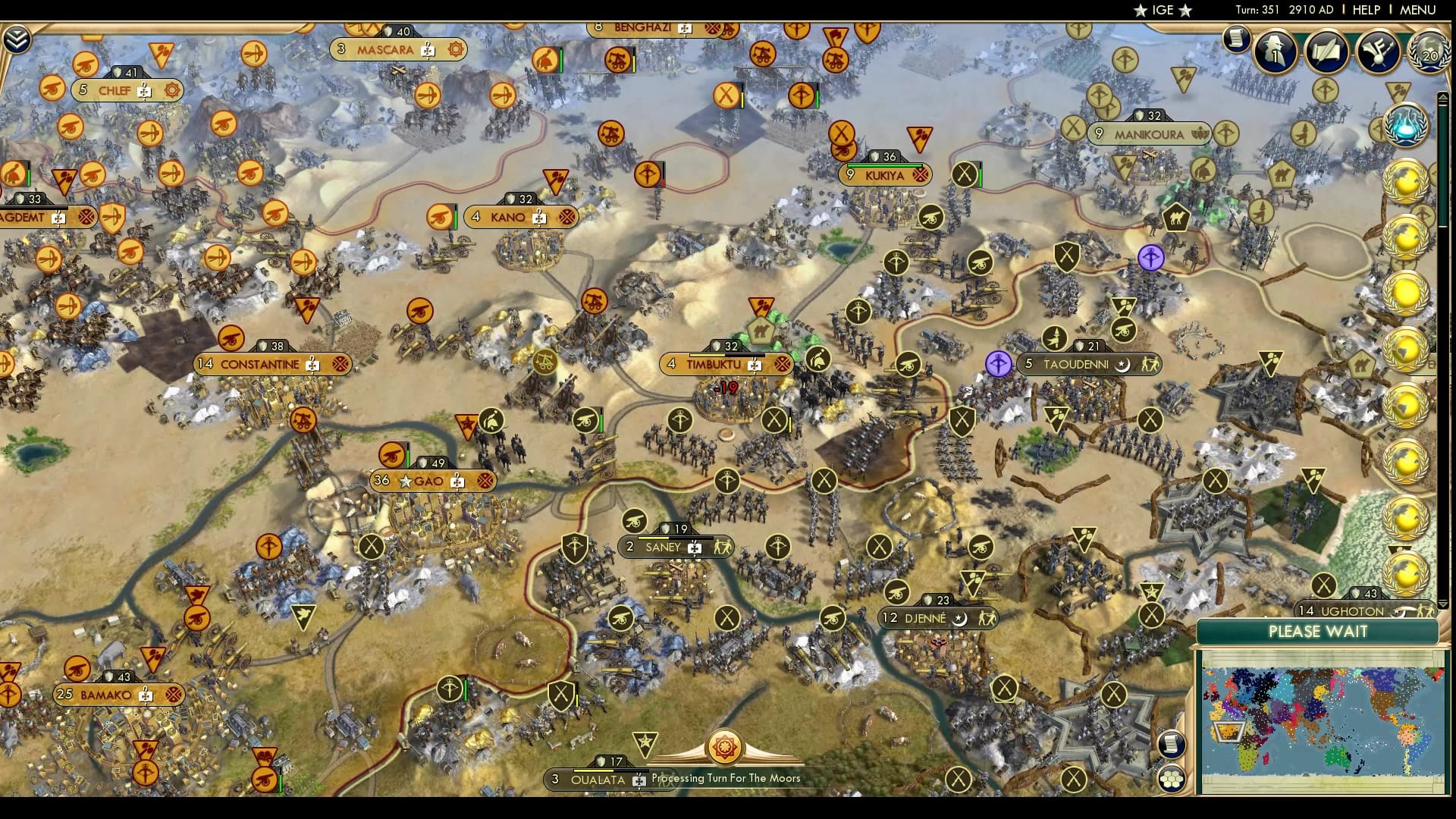Open the notification log scroll beside the minimap
1456x819 pixels.
click(1171, 745)
